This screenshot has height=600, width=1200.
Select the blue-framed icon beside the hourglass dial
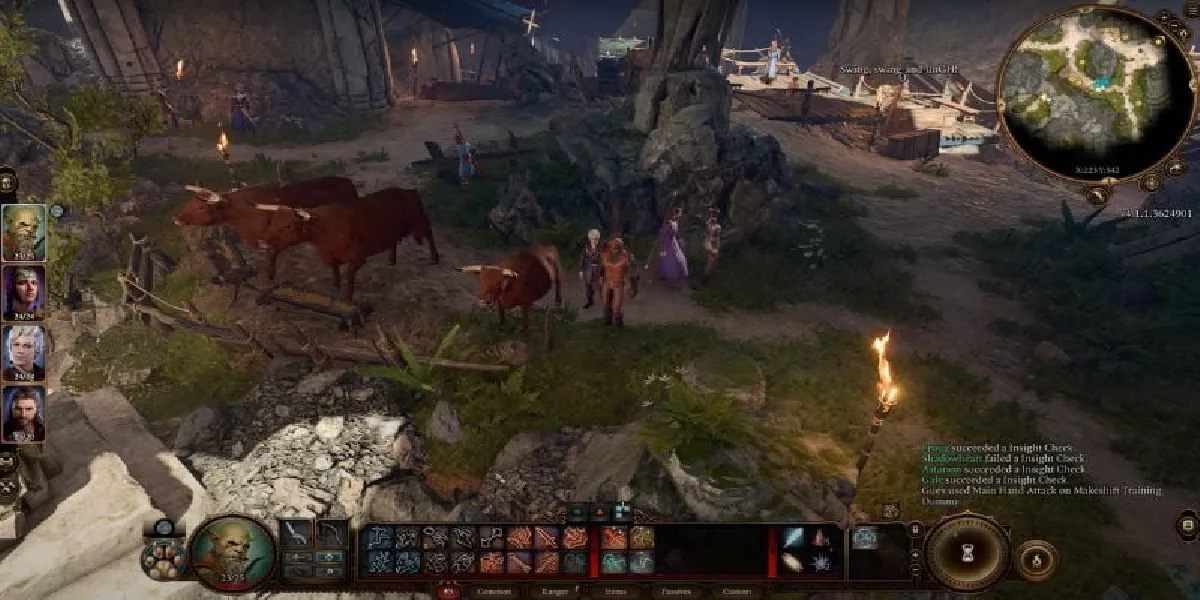[866, 537]
